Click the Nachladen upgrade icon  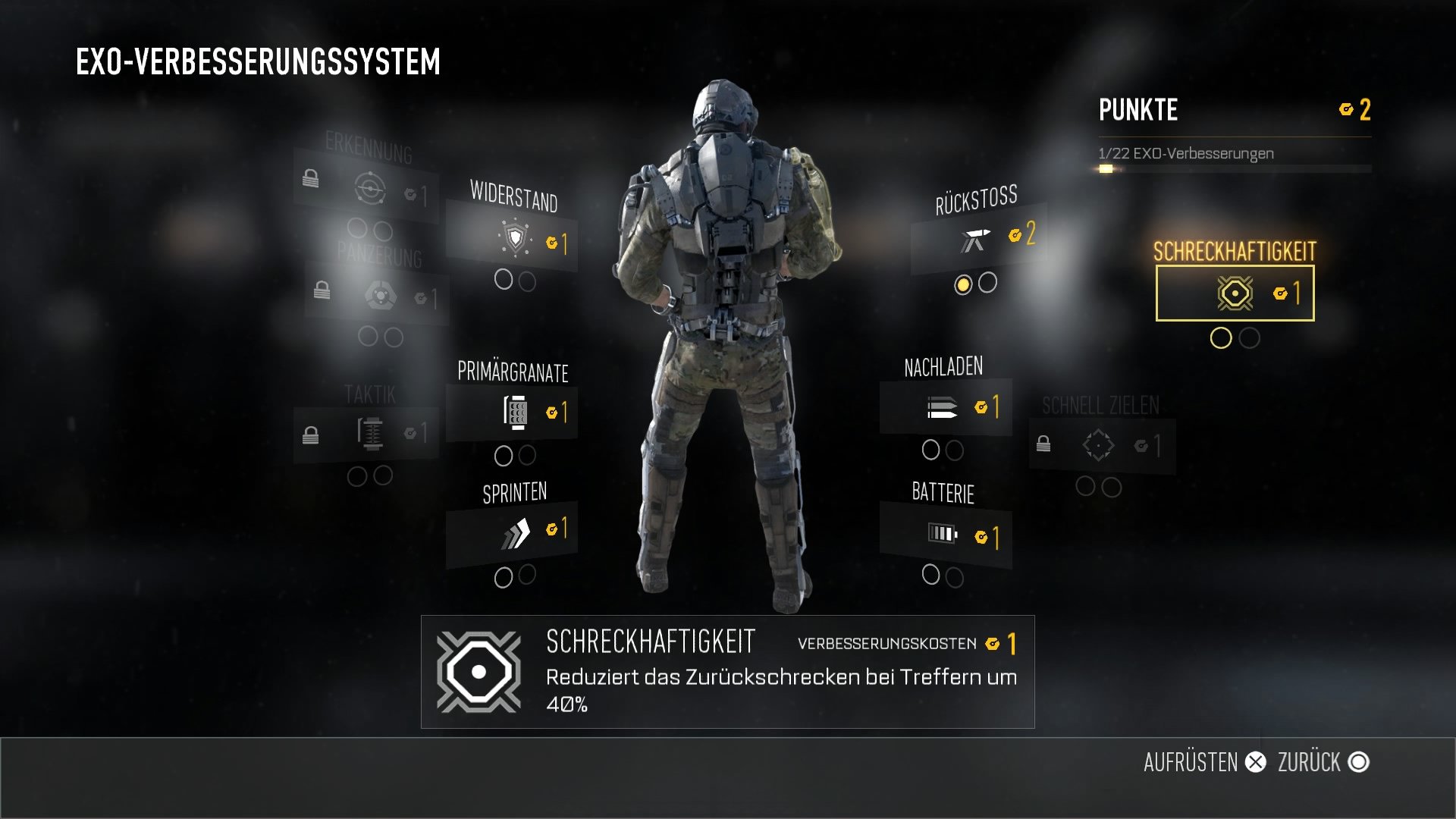940,406
